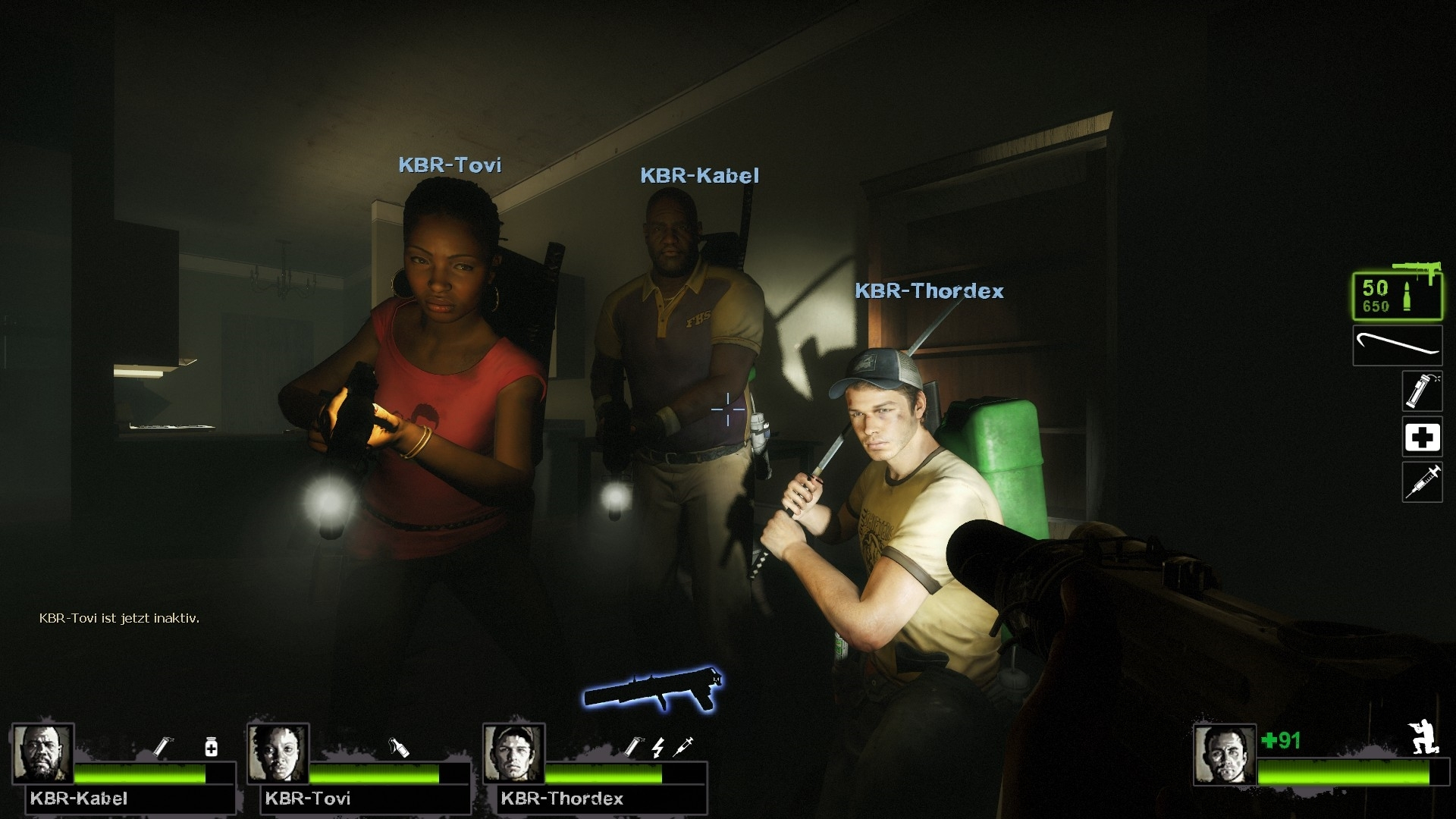
Task: Select the adrenaline syringe slot
Action: (x=1422, y=482)
